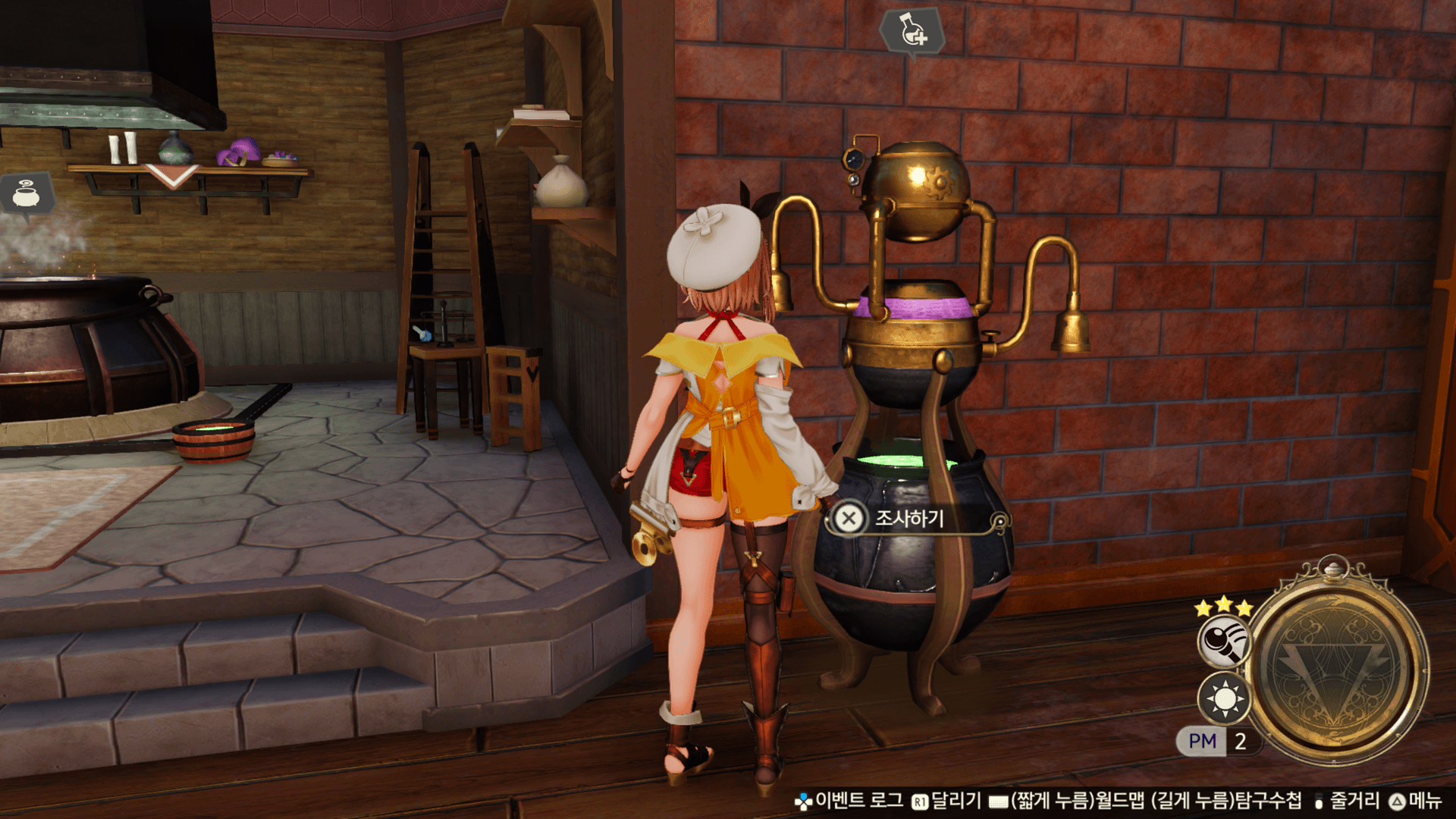This screenshot has height=819, width=1456.
Task: Click the sun weather icon
Action: click(x=1224, y=698)
